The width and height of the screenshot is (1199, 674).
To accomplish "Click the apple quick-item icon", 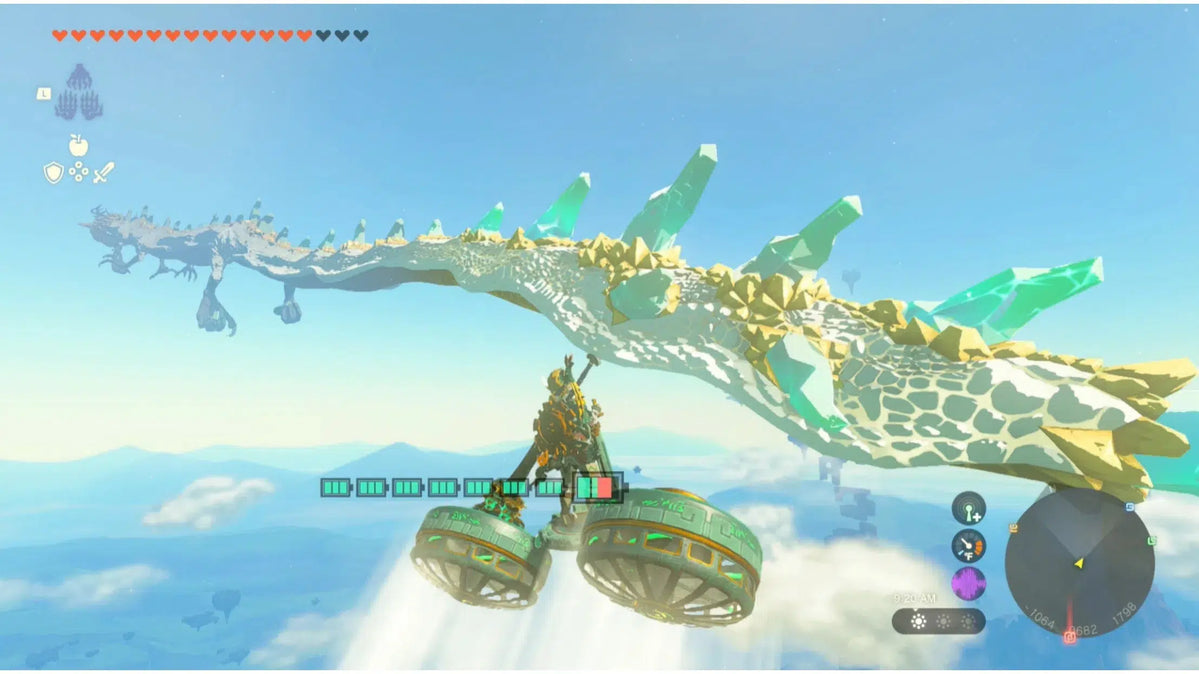I will (x=78, y=145).
